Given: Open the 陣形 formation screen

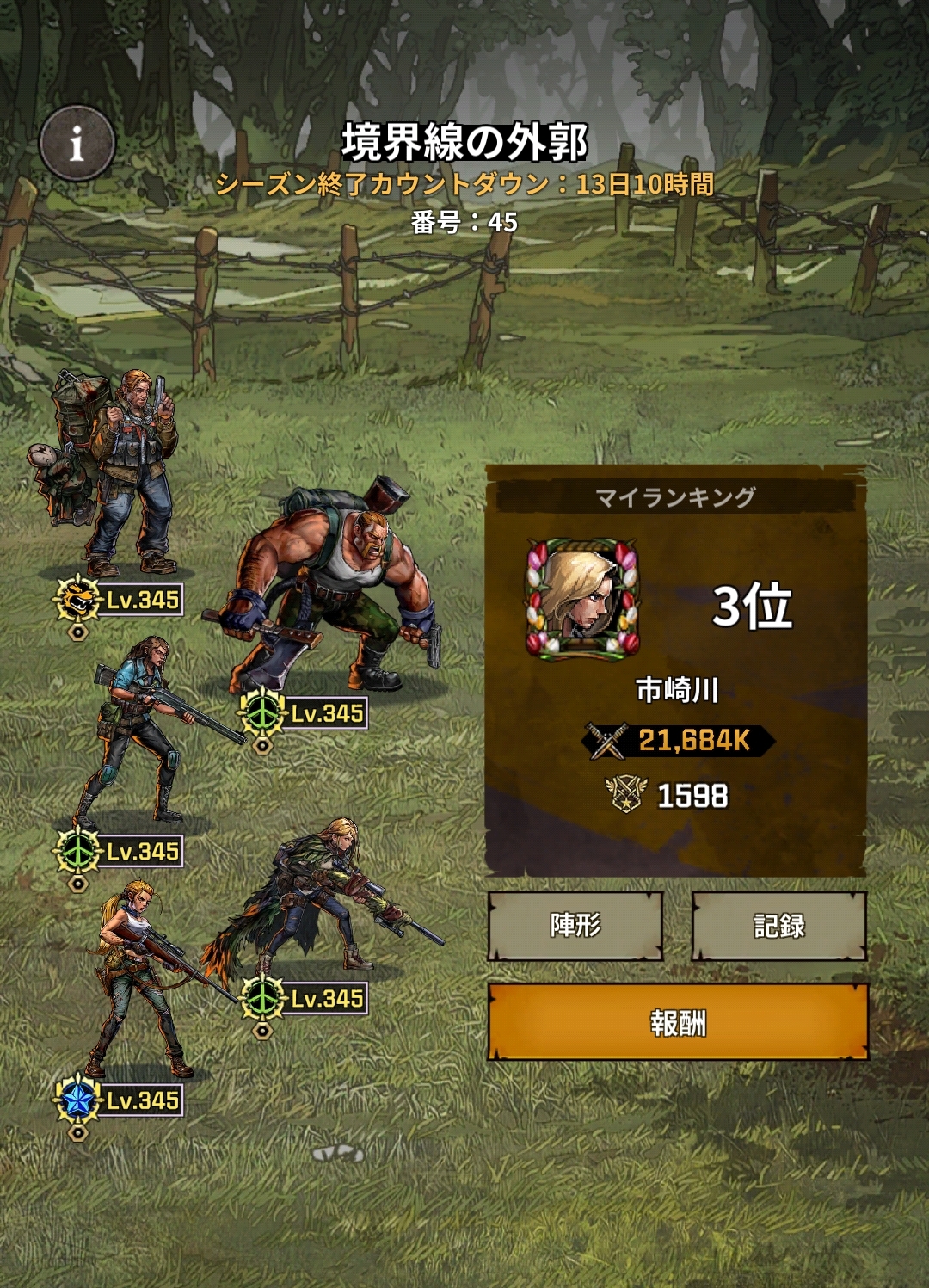Looking at the screenshot, I should click(x=575, y=926).
